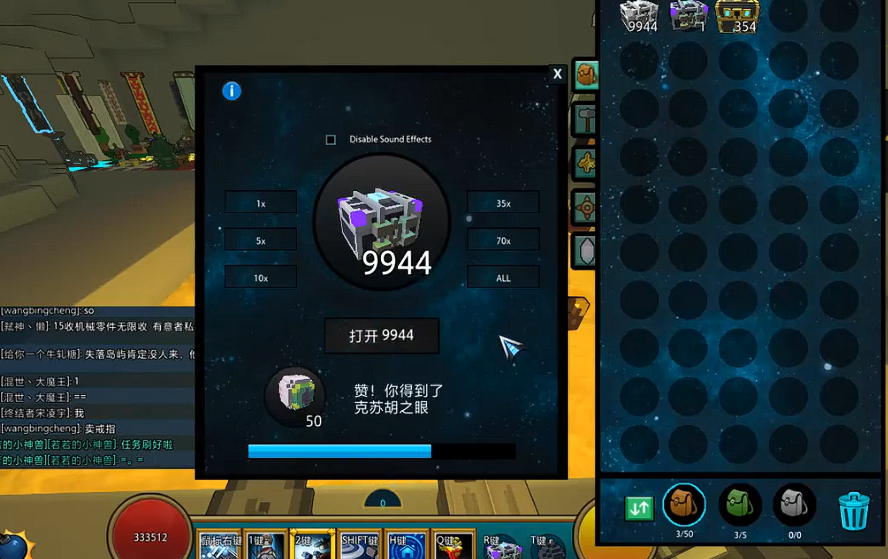The image size is (888, 559).
Task: Select the 35x open amount
Action: pos(503,203)
